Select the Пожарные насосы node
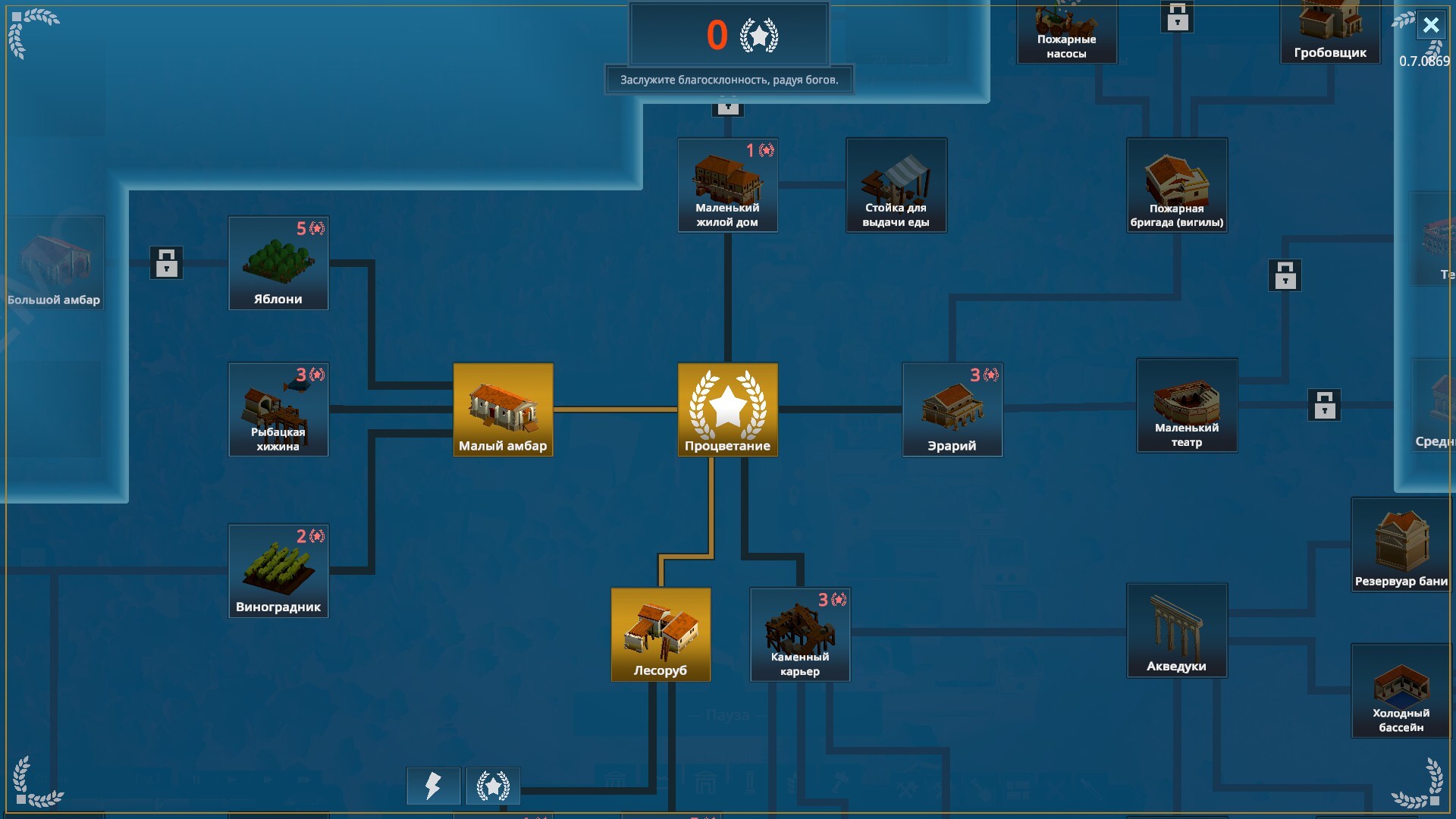This screenshot has width=1456, height=819. click(x=1066, y=32)
